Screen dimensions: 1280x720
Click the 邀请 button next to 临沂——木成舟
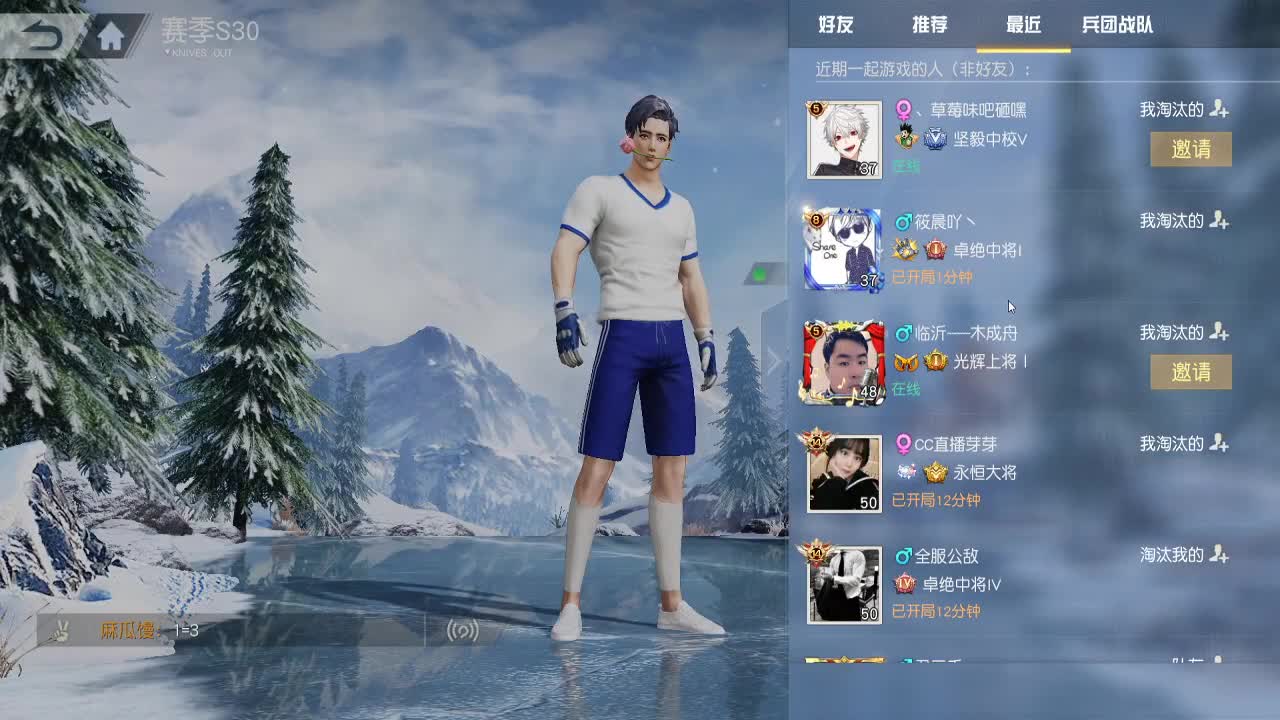pyautogui.click(x=1192, y=372)
